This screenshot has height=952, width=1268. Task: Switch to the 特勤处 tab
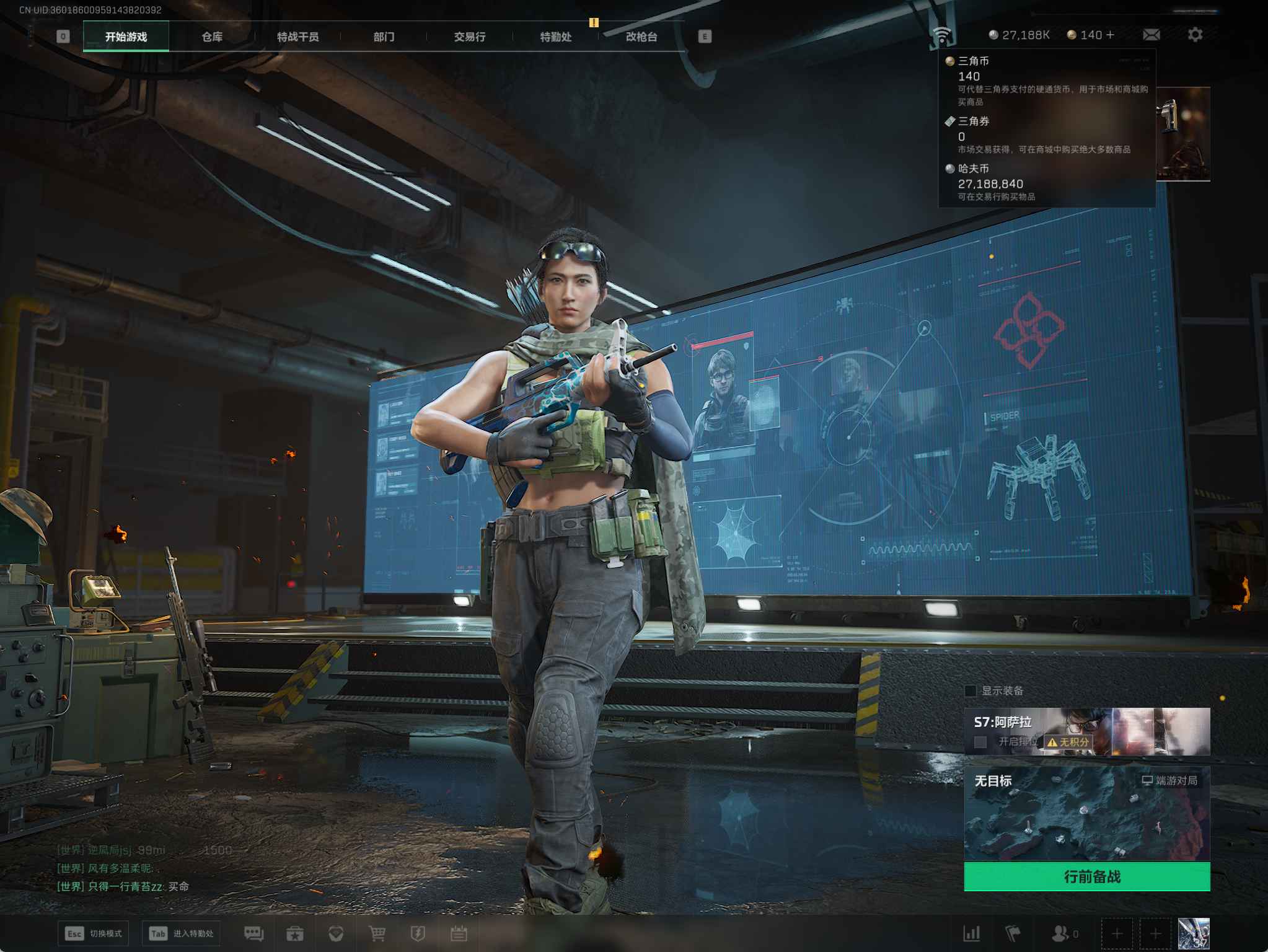(555, 37)
